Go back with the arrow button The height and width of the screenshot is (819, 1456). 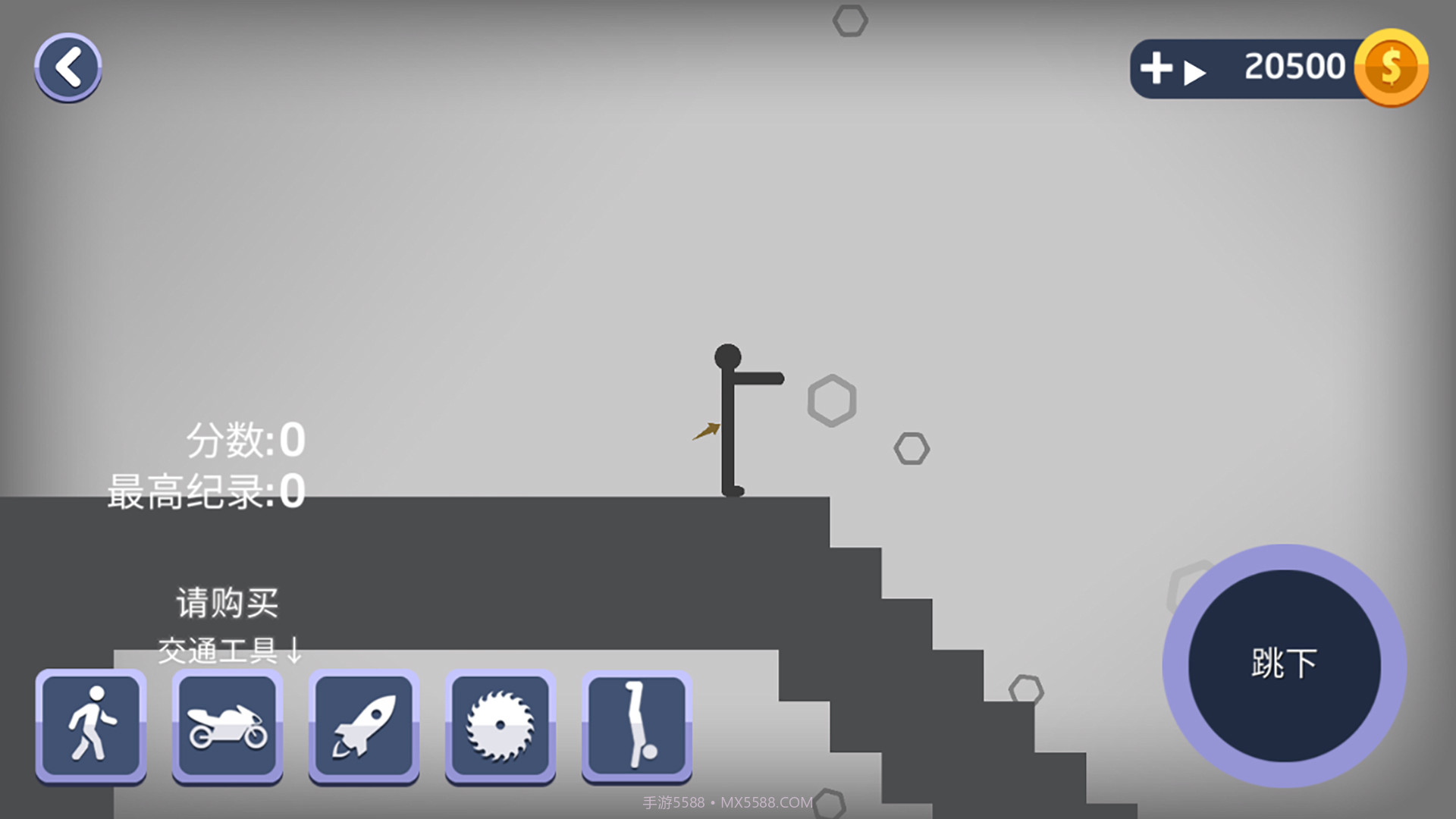[68, 67]
